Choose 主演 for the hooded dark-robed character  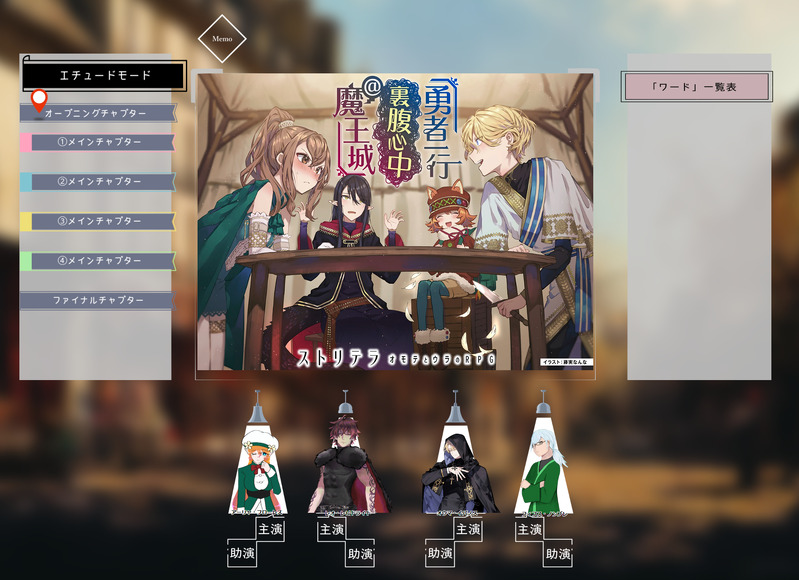[x=468, y=529]
